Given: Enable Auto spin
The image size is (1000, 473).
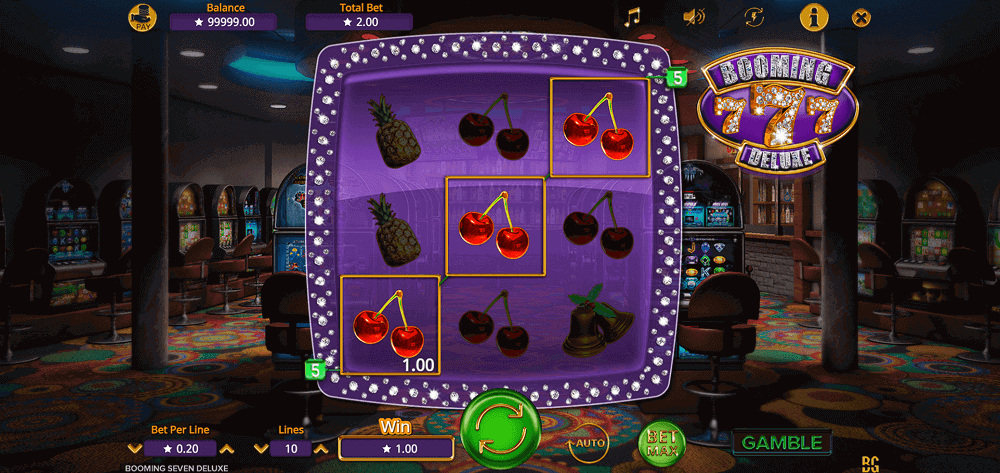Looking at the screenshot, I should point(588,440).
